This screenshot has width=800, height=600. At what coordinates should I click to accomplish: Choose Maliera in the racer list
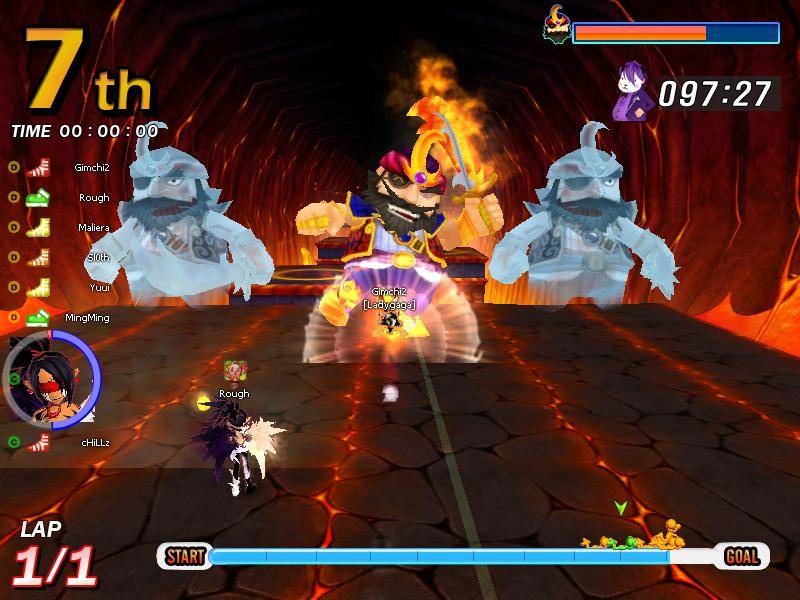coord(93,228)
